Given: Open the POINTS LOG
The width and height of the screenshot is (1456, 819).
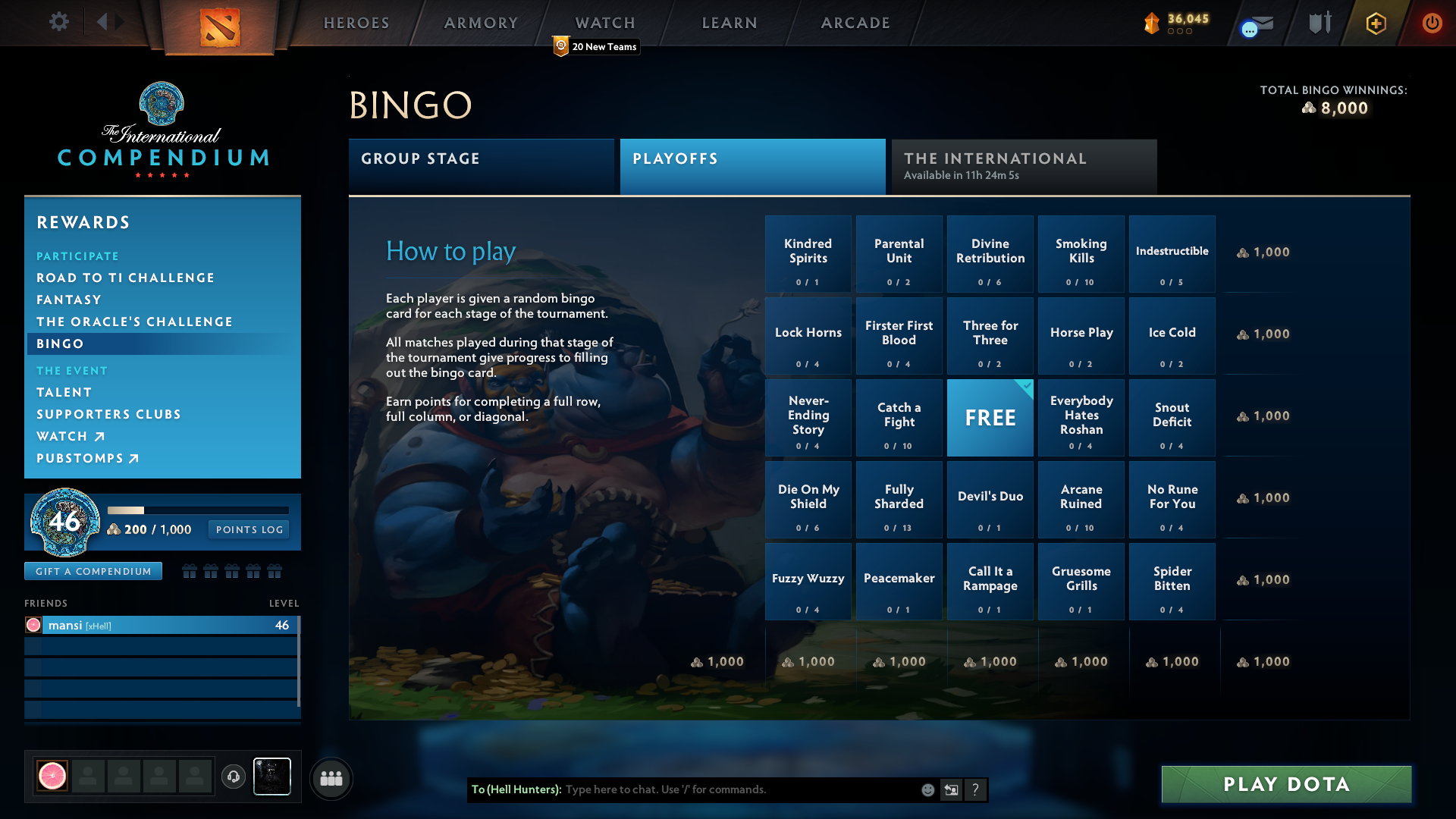Looking at the screenshot, I should coord(248,529).
